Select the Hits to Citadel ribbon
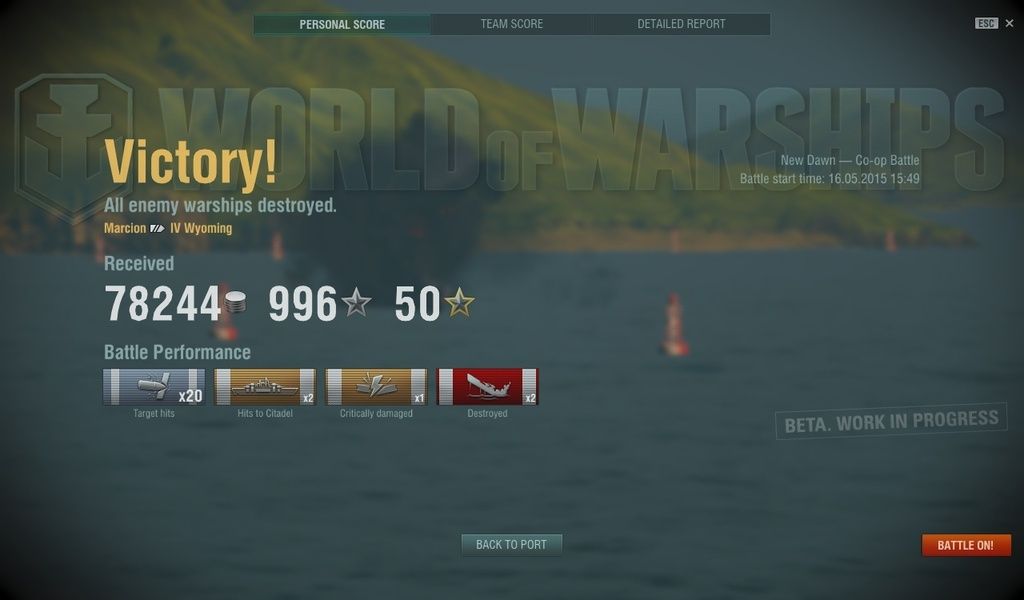Screen dimensions: 1024x600 265,387
